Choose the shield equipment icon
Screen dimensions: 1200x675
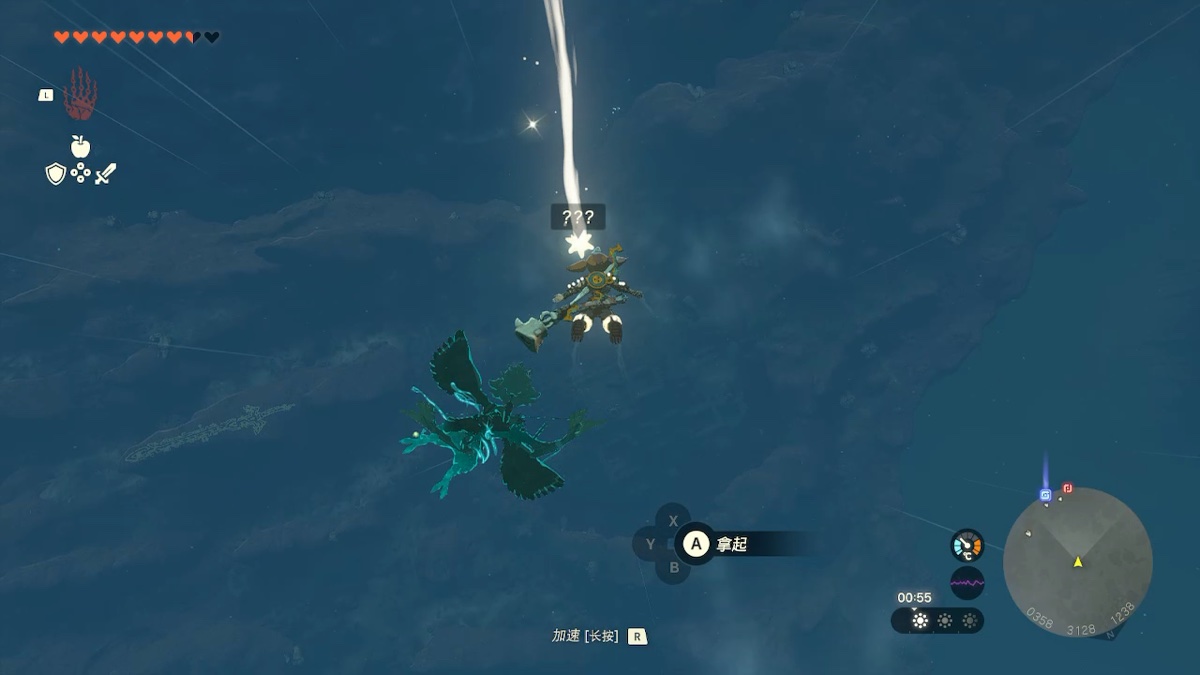click(56, 174)
